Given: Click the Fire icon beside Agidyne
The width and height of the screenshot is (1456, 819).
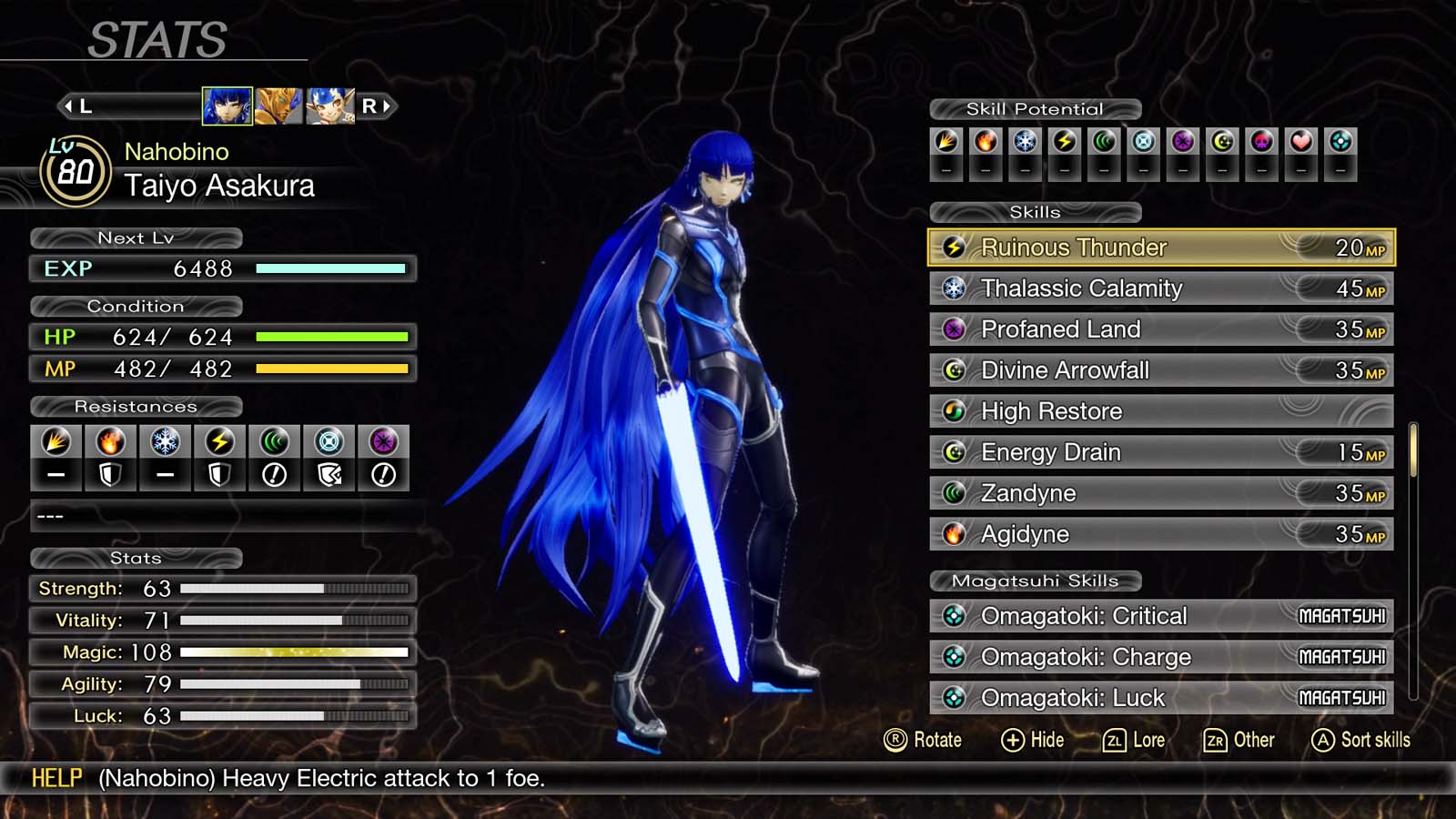Looking at the screenshot, I should 954,534.
